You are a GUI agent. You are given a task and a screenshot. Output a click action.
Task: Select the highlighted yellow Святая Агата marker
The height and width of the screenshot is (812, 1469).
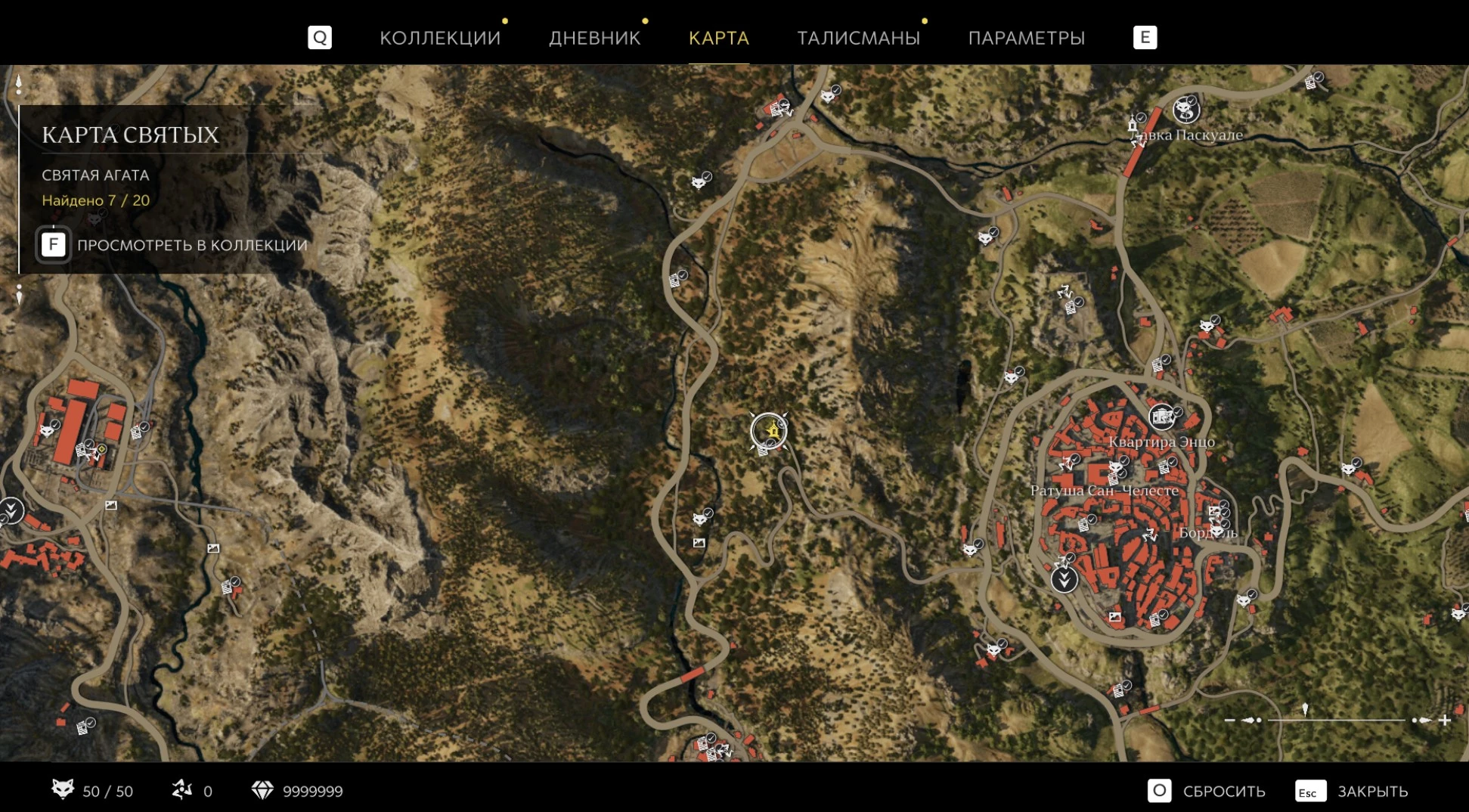(x=769, y=431)
